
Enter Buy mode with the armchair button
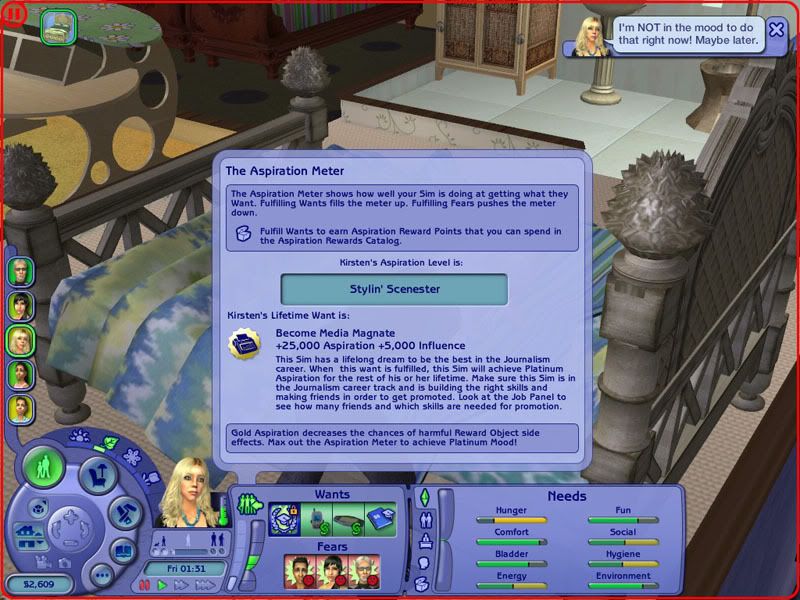[97, 476]
